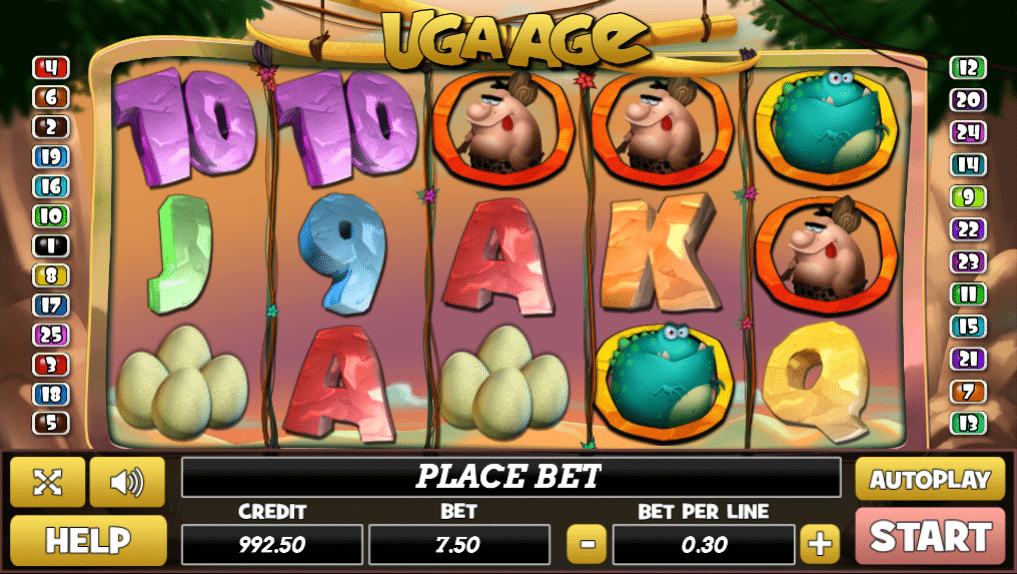The height and width of the screenshot is (574, 1017).
Task: Highlight payline number 1 marker
Action: 50,245
